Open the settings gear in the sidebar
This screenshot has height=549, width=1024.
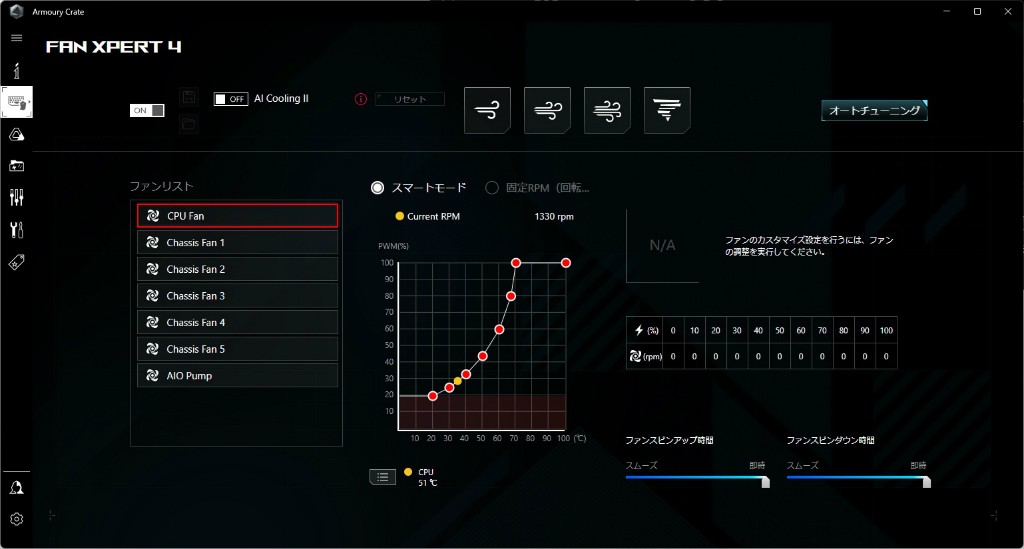17,519
